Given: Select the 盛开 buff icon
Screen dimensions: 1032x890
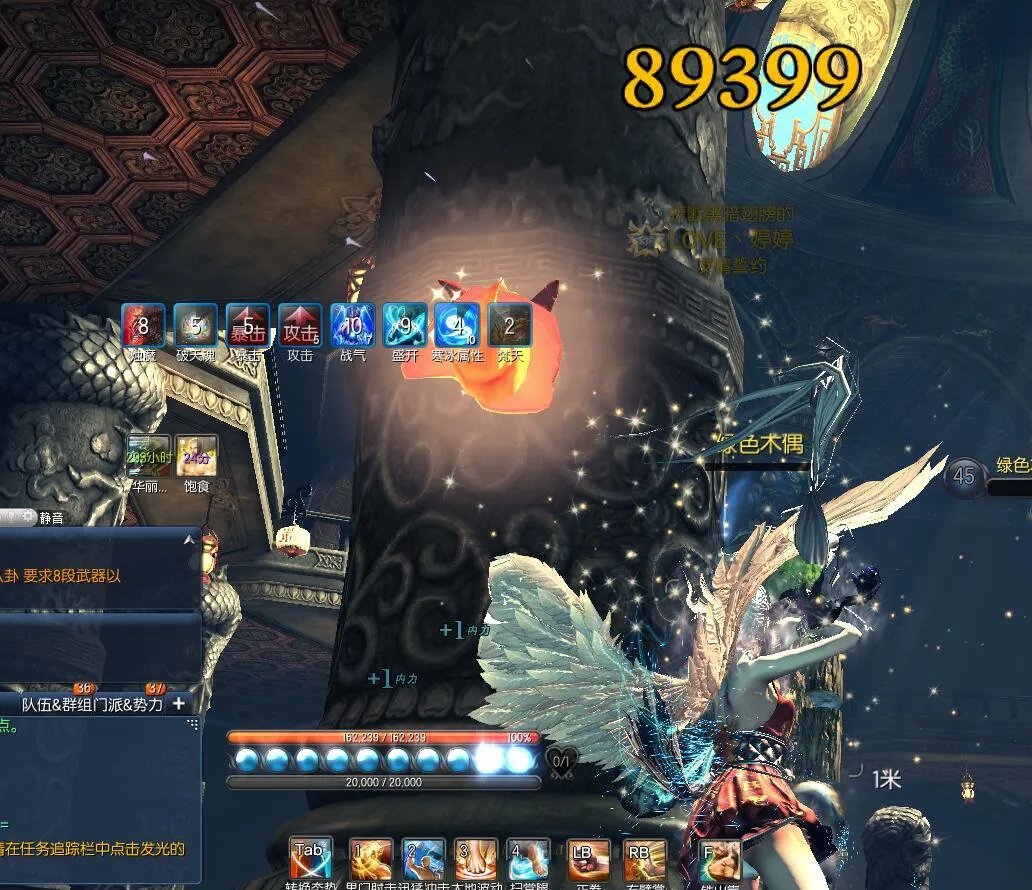Looking at the screenshot, I should [x=405, y=325].
